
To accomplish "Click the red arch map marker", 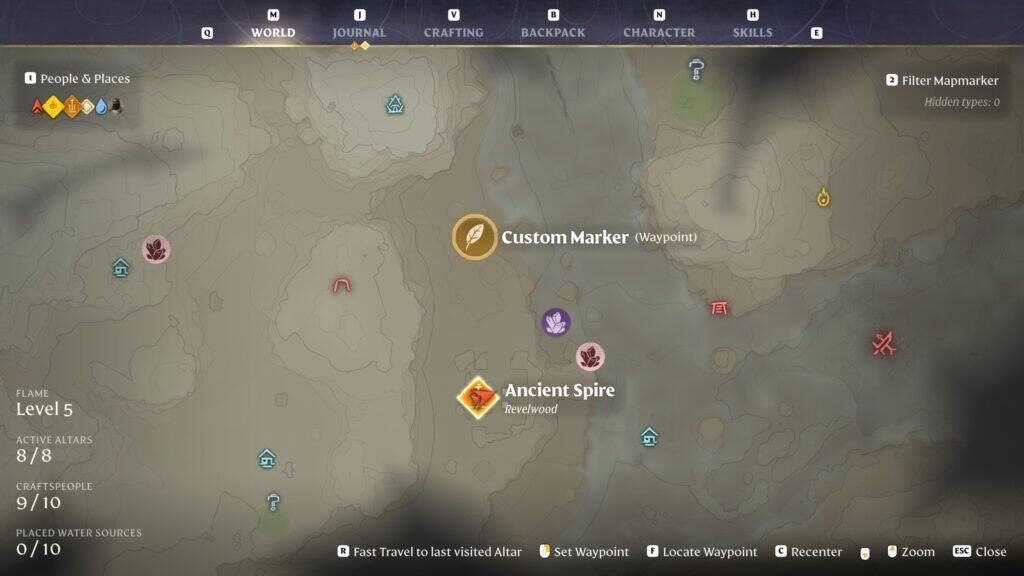I will (342, 285).
